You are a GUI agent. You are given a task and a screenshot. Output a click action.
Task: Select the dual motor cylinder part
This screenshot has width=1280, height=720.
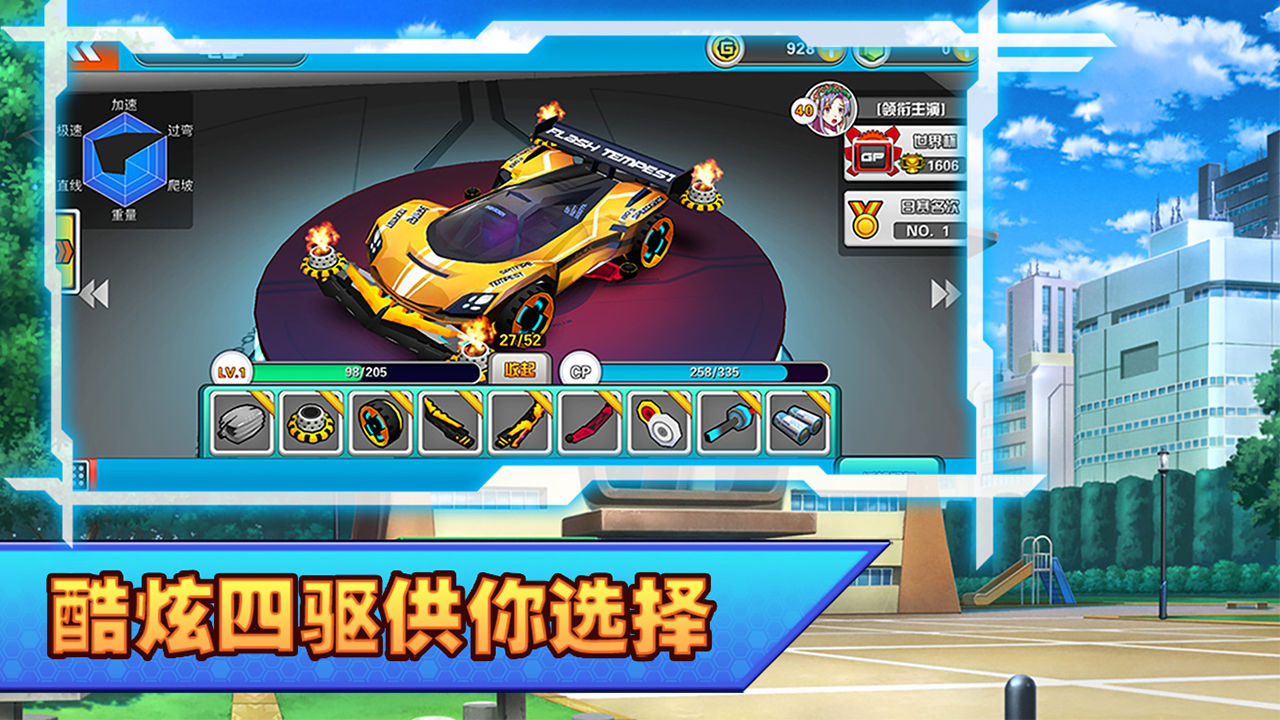pos(795,424)
